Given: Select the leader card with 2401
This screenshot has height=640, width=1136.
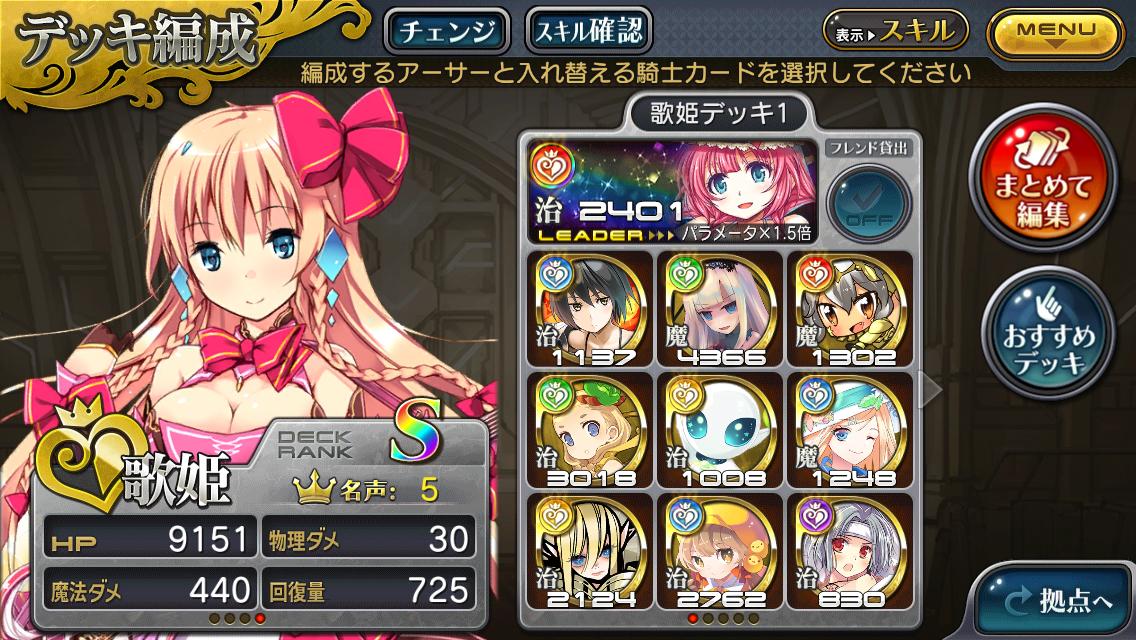Looking at the screenshot, I should (x=671, y=191).
